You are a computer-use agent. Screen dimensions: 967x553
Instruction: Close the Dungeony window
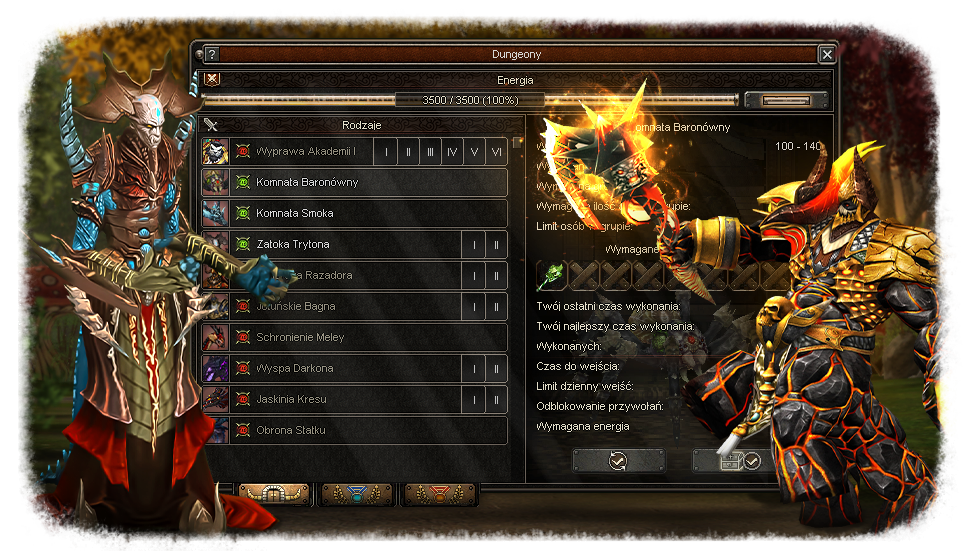(826, 54)
